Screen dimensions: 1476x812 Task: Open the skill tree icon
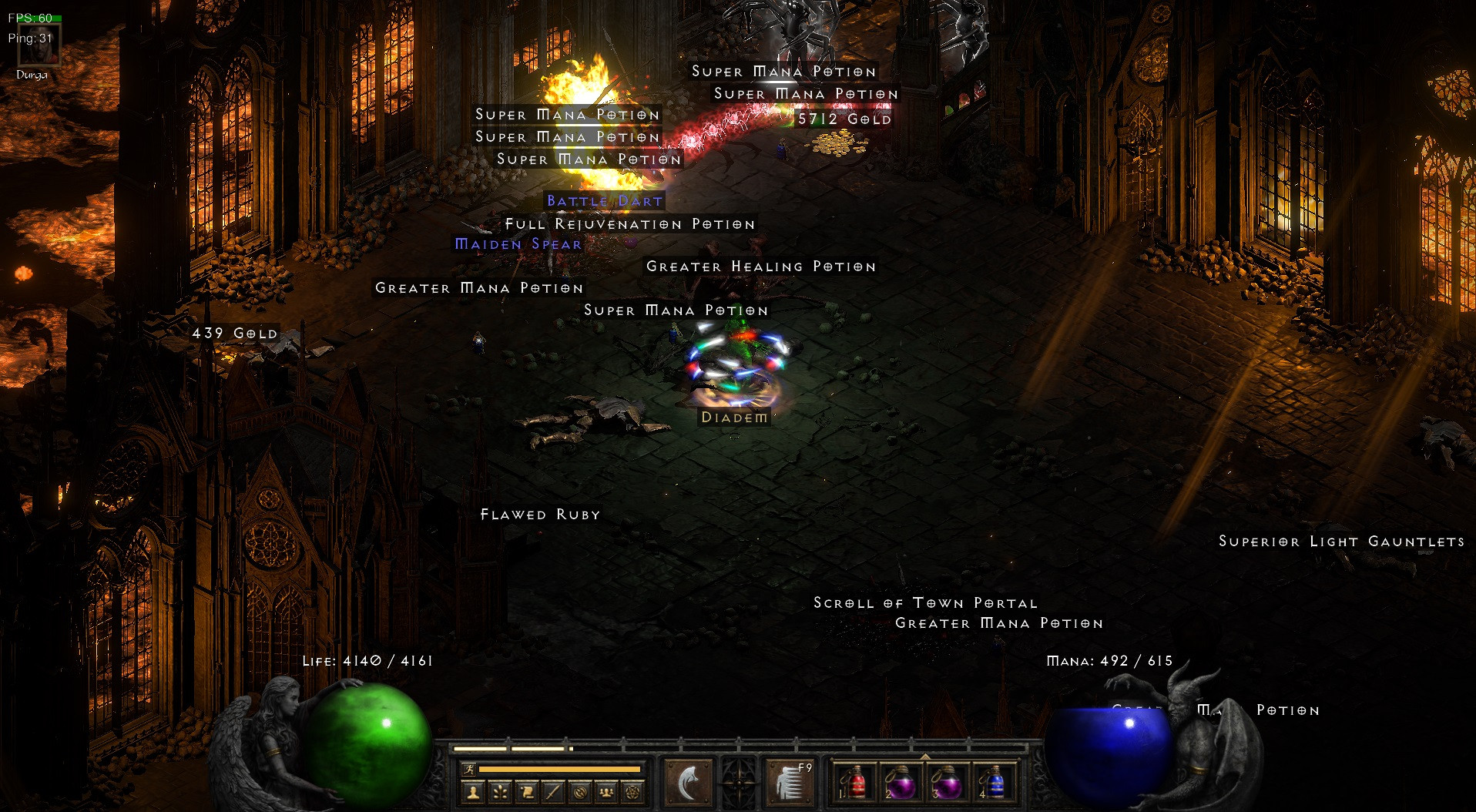[500, 793]
